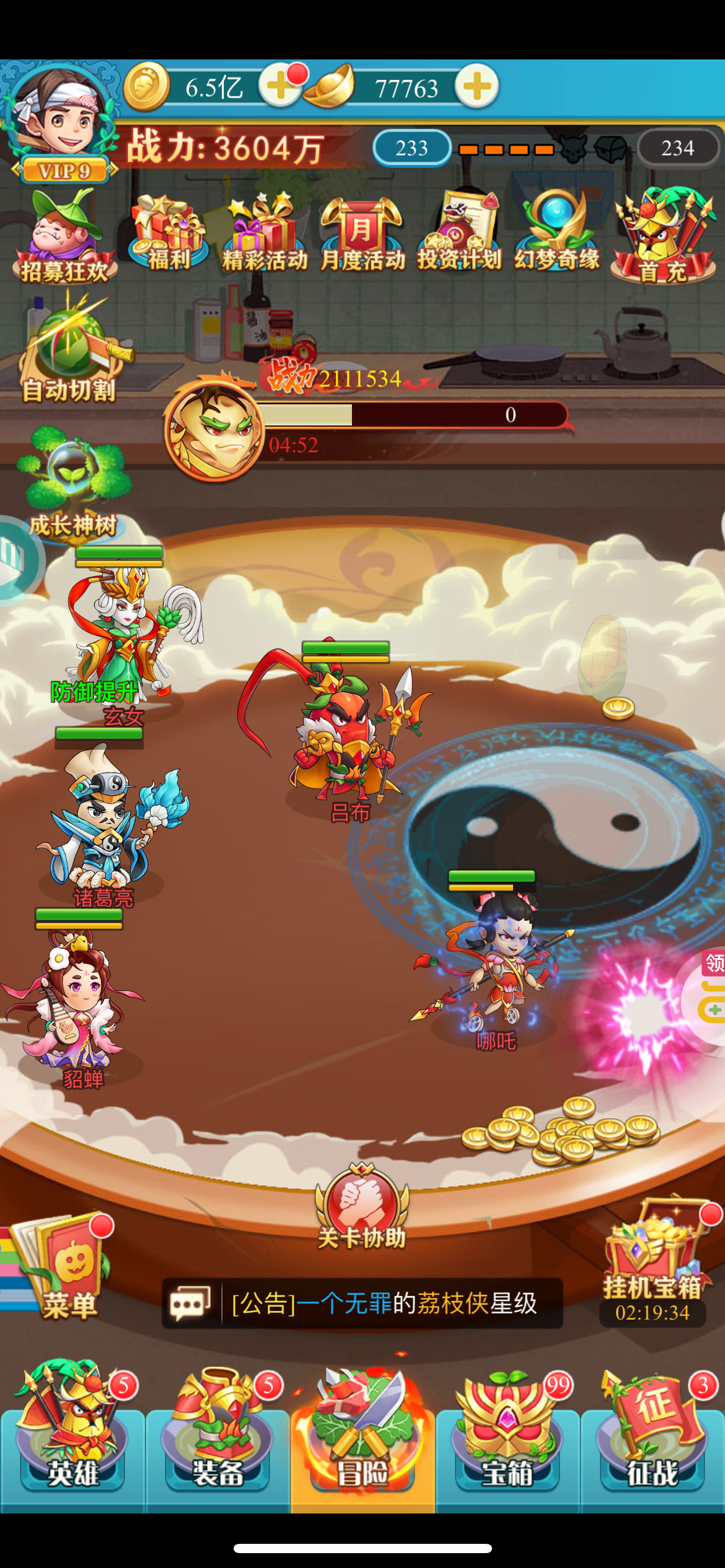Go to the 宝箱 treasure chest tab
The image size is (725, 1568).
[507, 1437]
